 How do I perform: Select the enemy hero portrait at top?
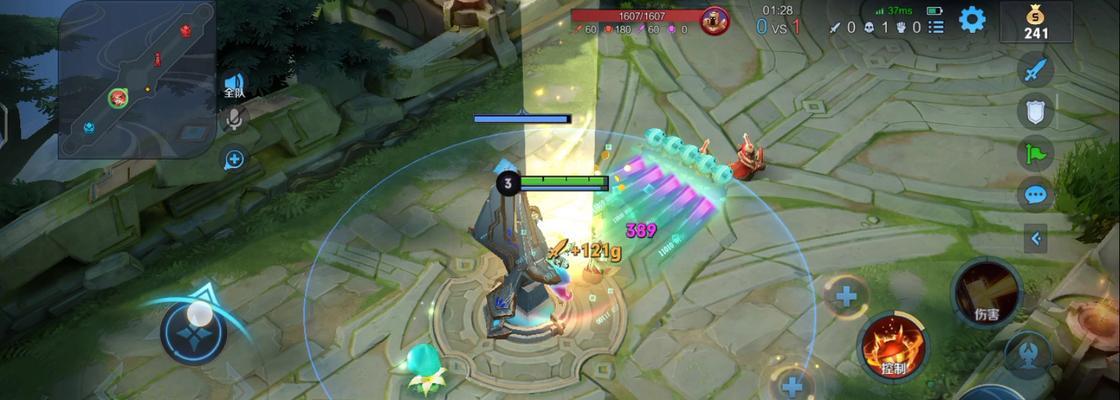(x=714, y=21)
